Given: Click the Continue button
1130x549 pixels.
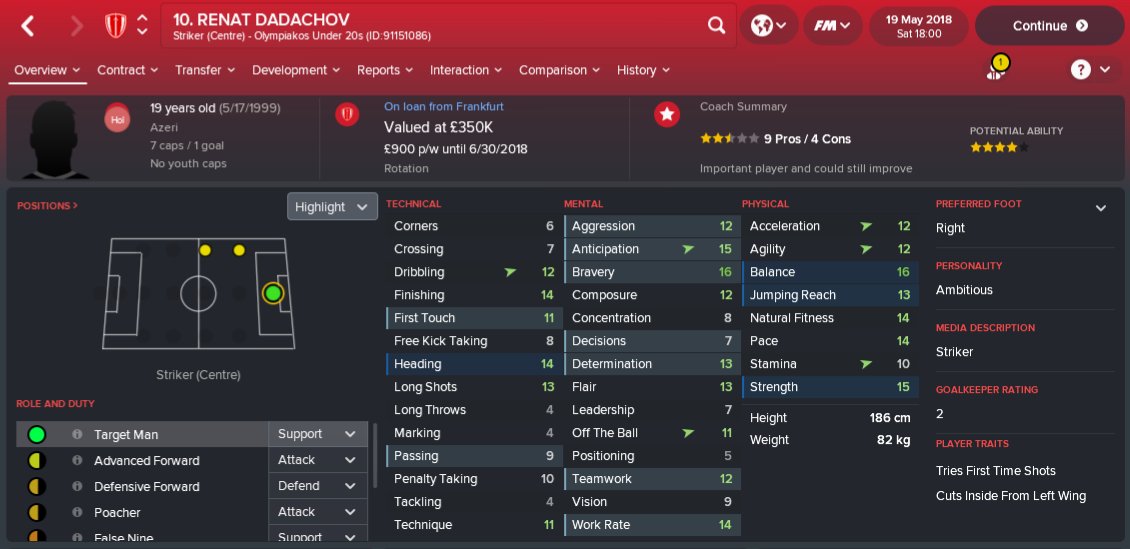Looking at the screenshot, I should coord(1049,26).
